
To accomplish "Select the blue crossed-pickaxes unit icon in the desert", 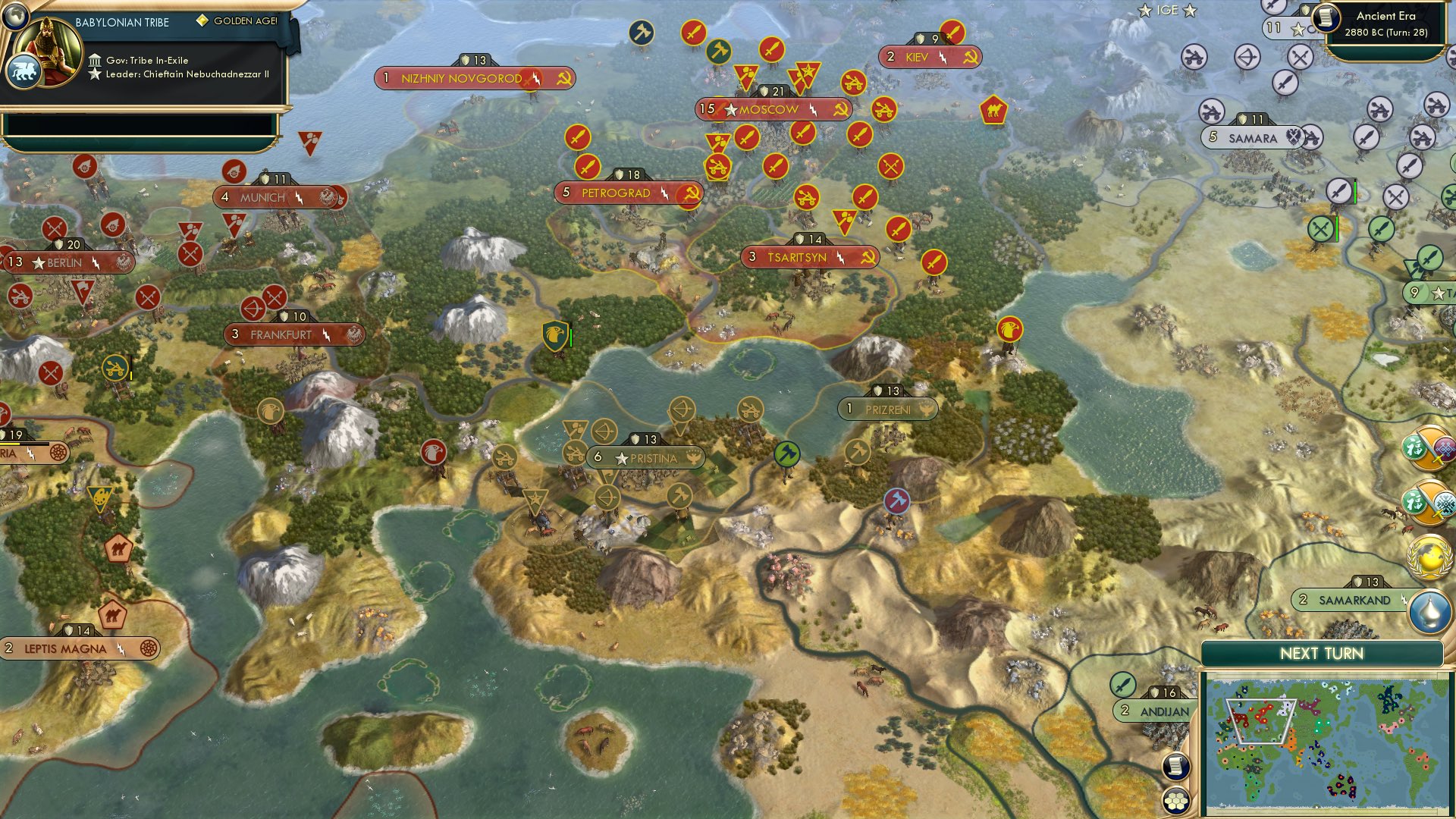I will tap(896, 500).
